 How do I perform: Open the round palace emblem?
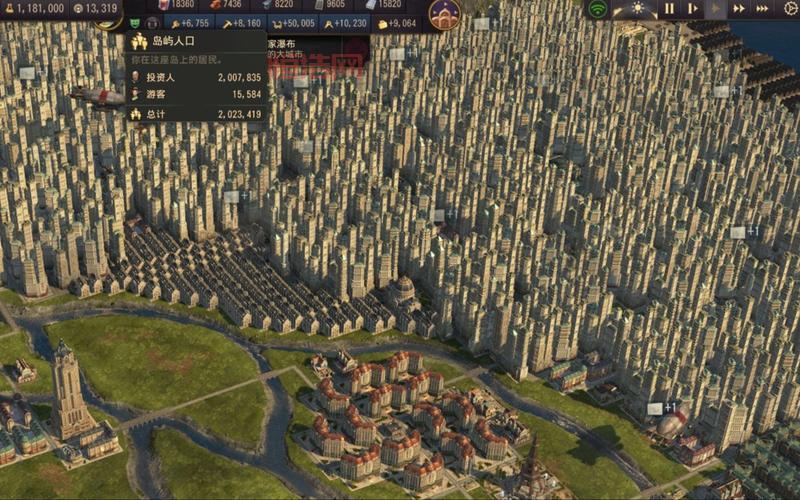point(444,13)
